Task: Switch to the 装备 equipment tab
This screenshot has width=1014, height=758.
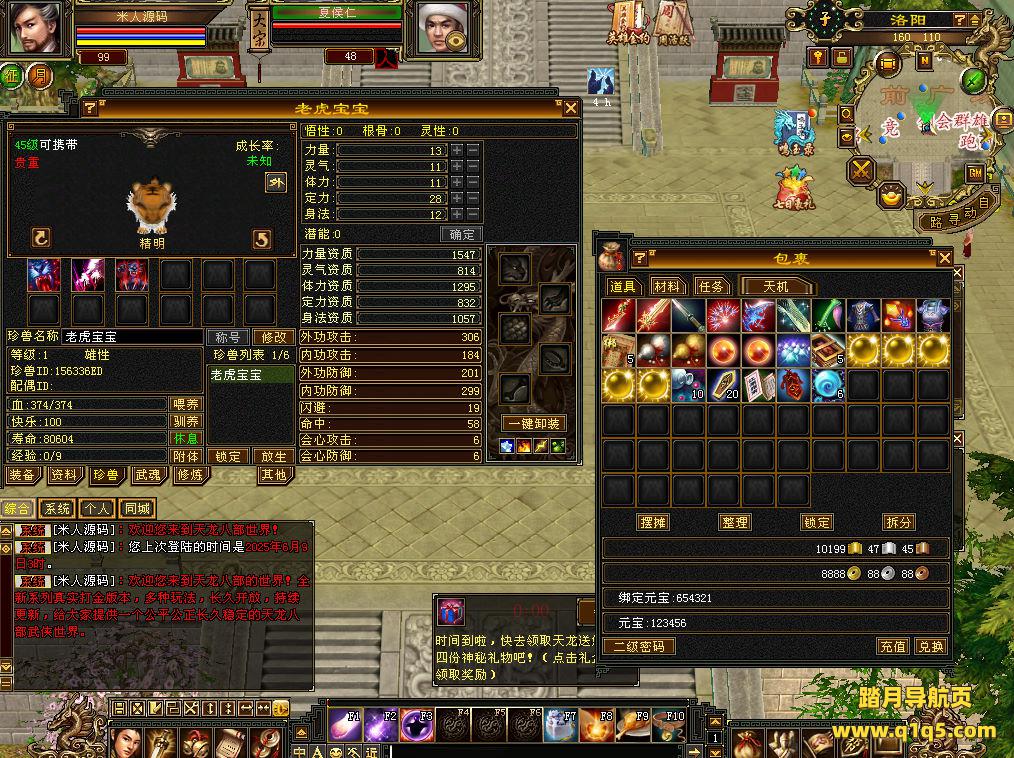Action: tap(22, 476)
